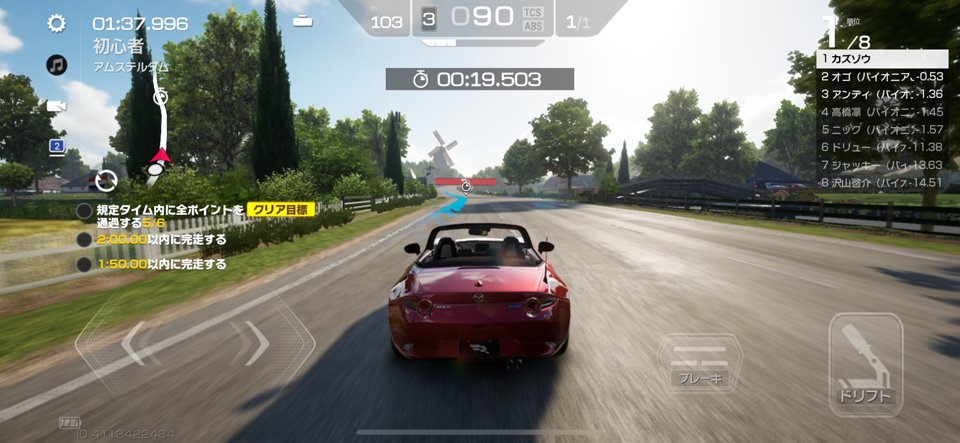This screenshot has width=960, height=443.
Task: Tap the circular arrows reset icon
Action: (x=106, y=181)
